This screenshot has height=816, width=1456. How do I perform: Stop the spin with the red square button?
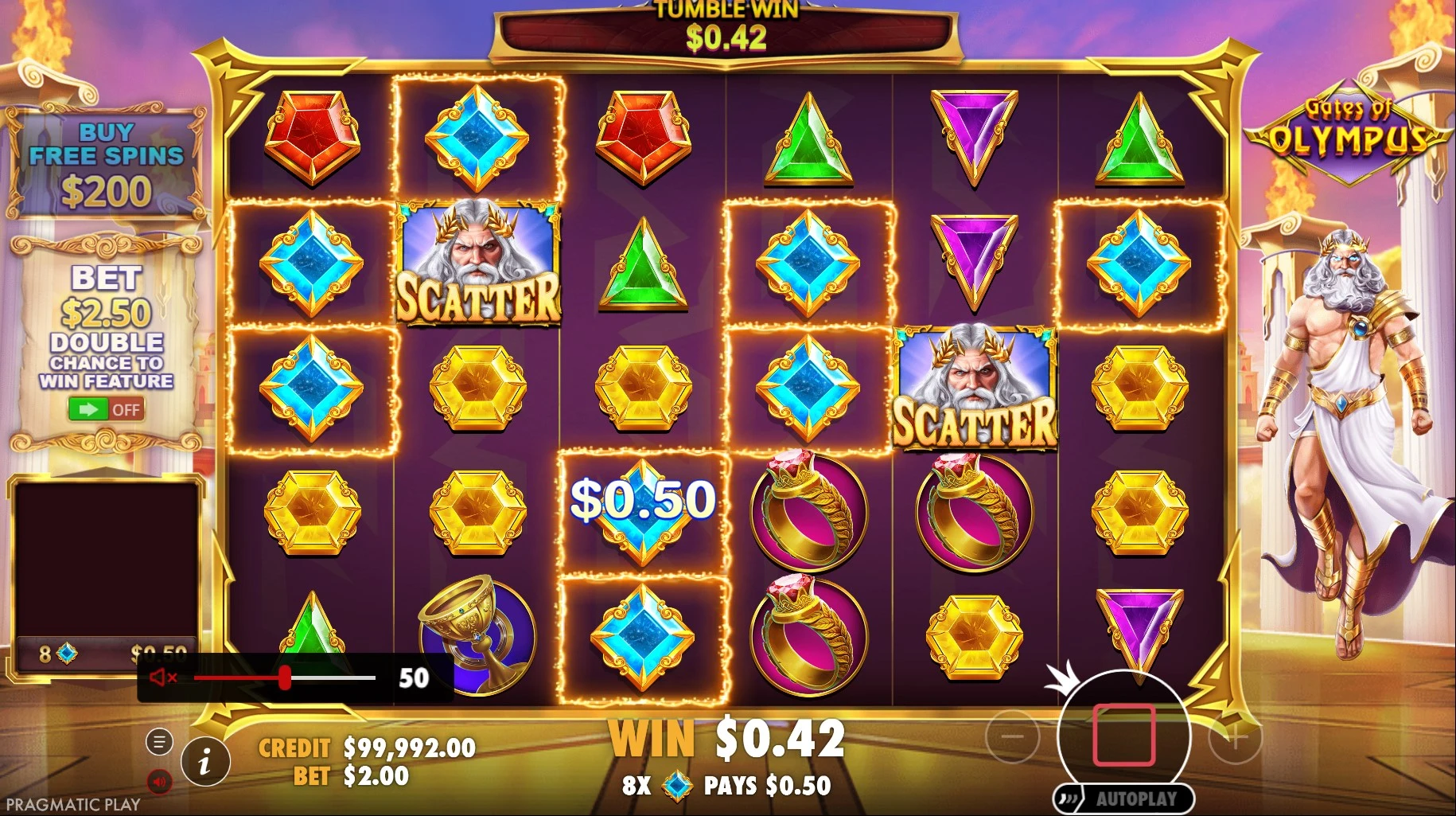[1123, 735]
